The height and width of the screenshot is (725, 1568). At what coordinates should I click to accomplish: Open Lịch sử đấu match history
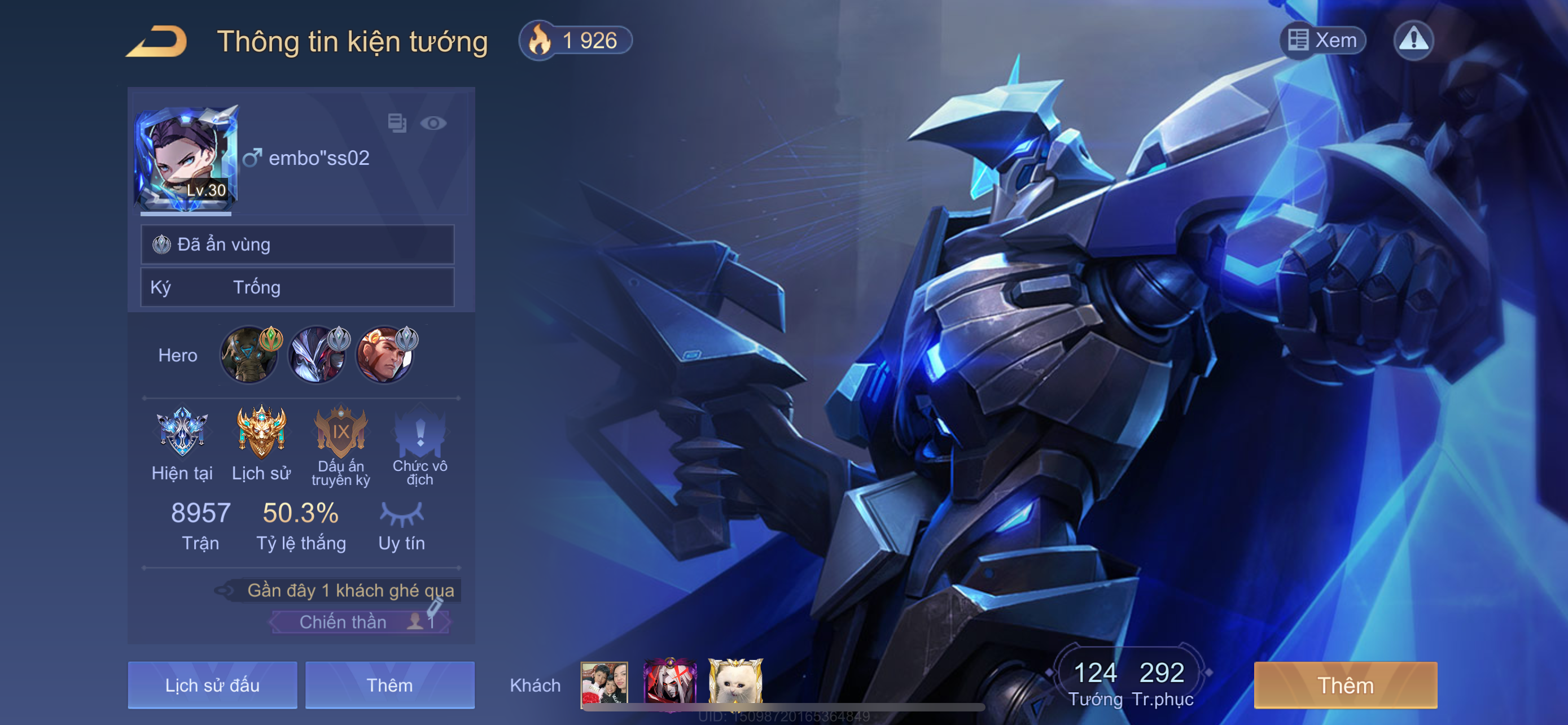pos(212,685)
